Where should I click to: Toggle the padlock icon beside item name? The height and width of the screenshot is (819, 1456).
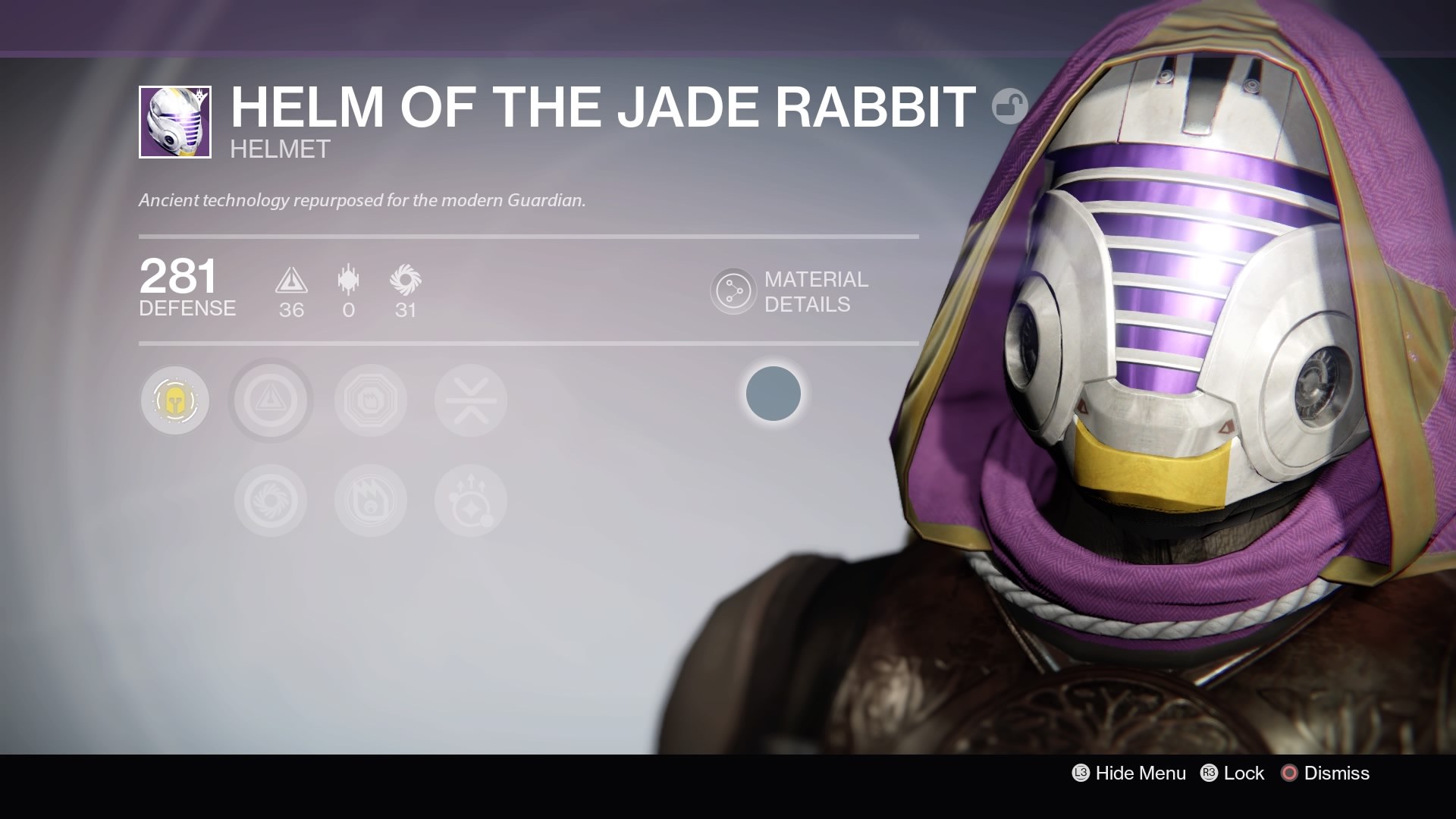click(1009, 106)
